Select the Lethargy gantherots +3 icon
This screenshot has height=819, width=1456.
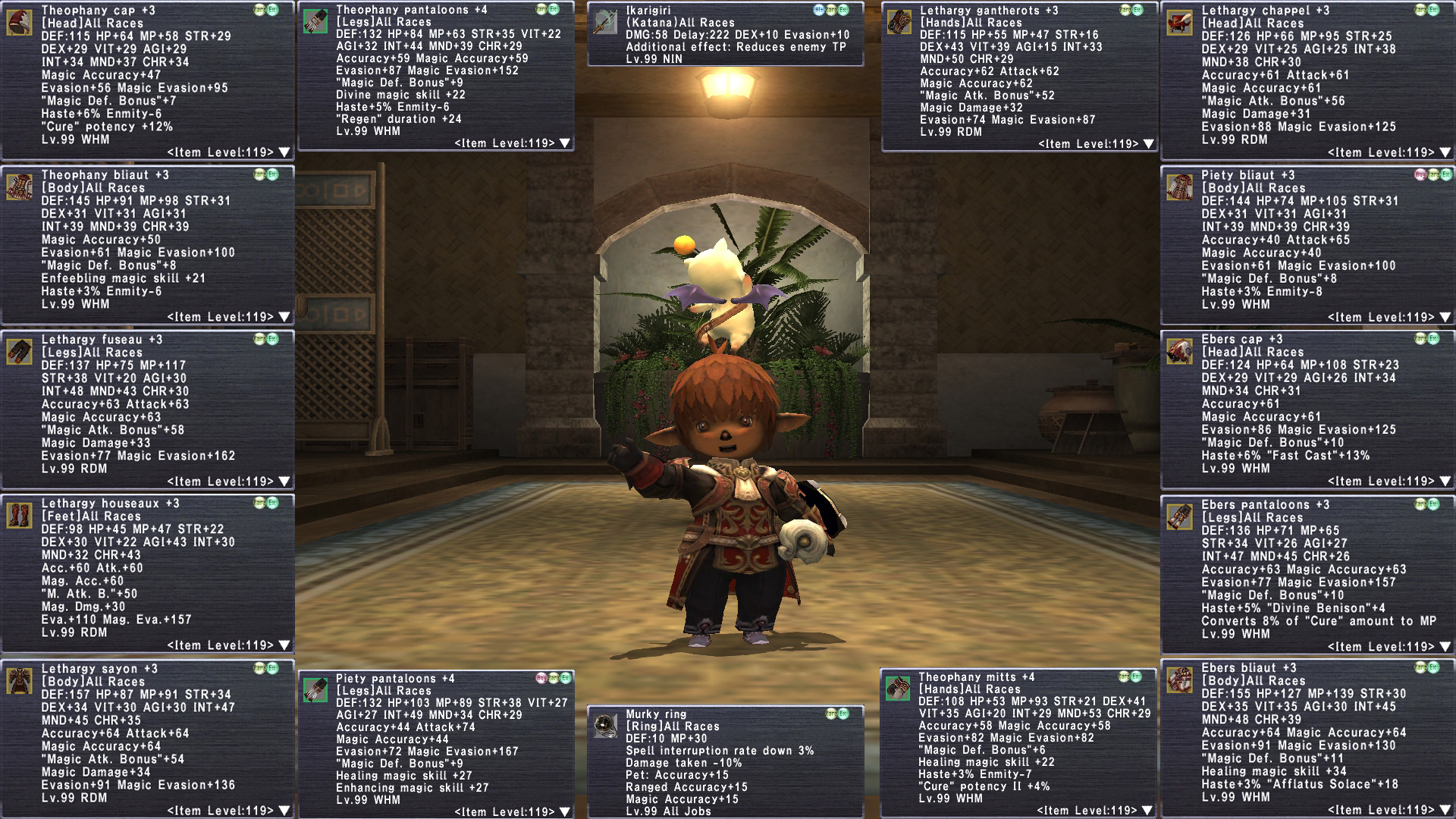pyautogui.click(x=899, y=22)
